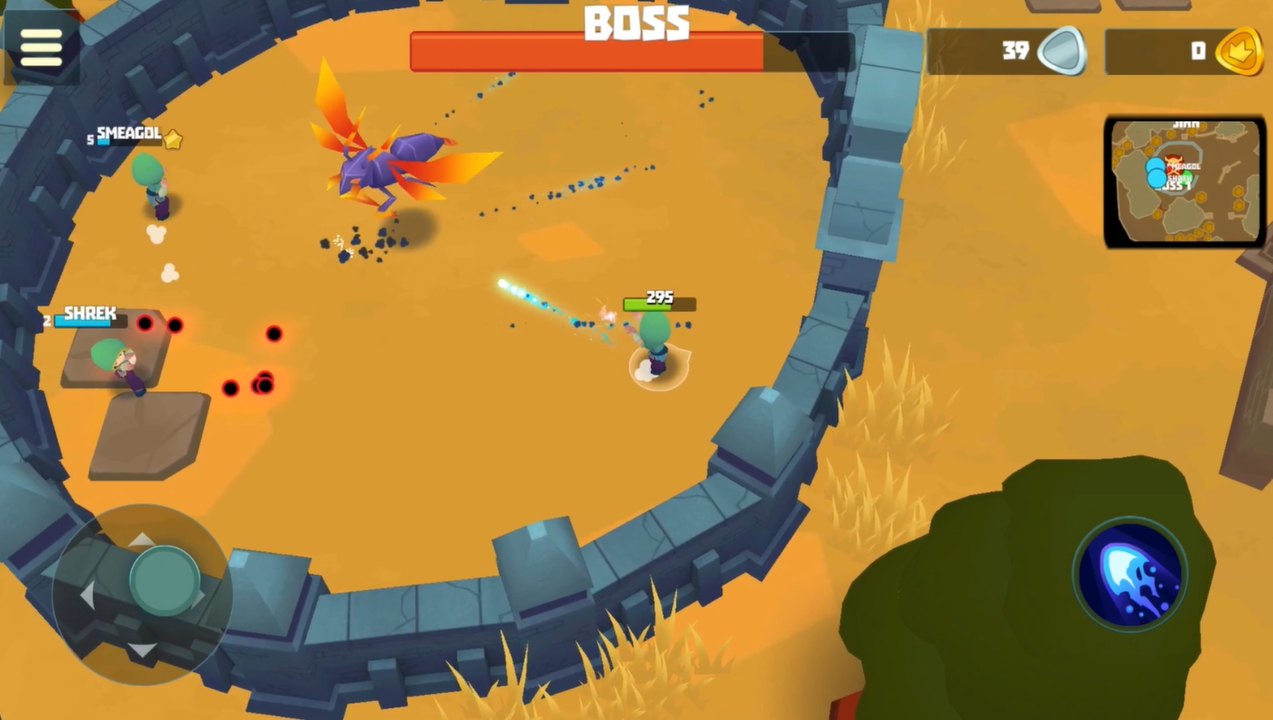The image size is (1273, 720).
Task: Tap the virtual joystick thumb pad
Action: pos(164,581)
